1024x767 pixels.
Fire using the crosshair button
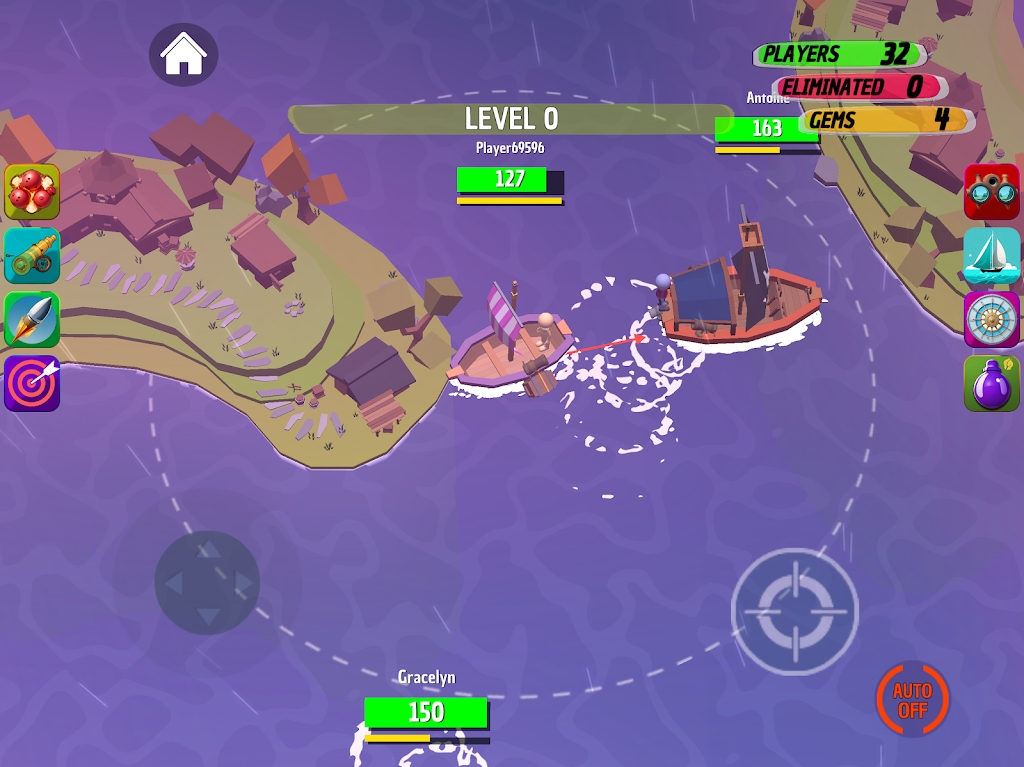click(x=795, y=610)
